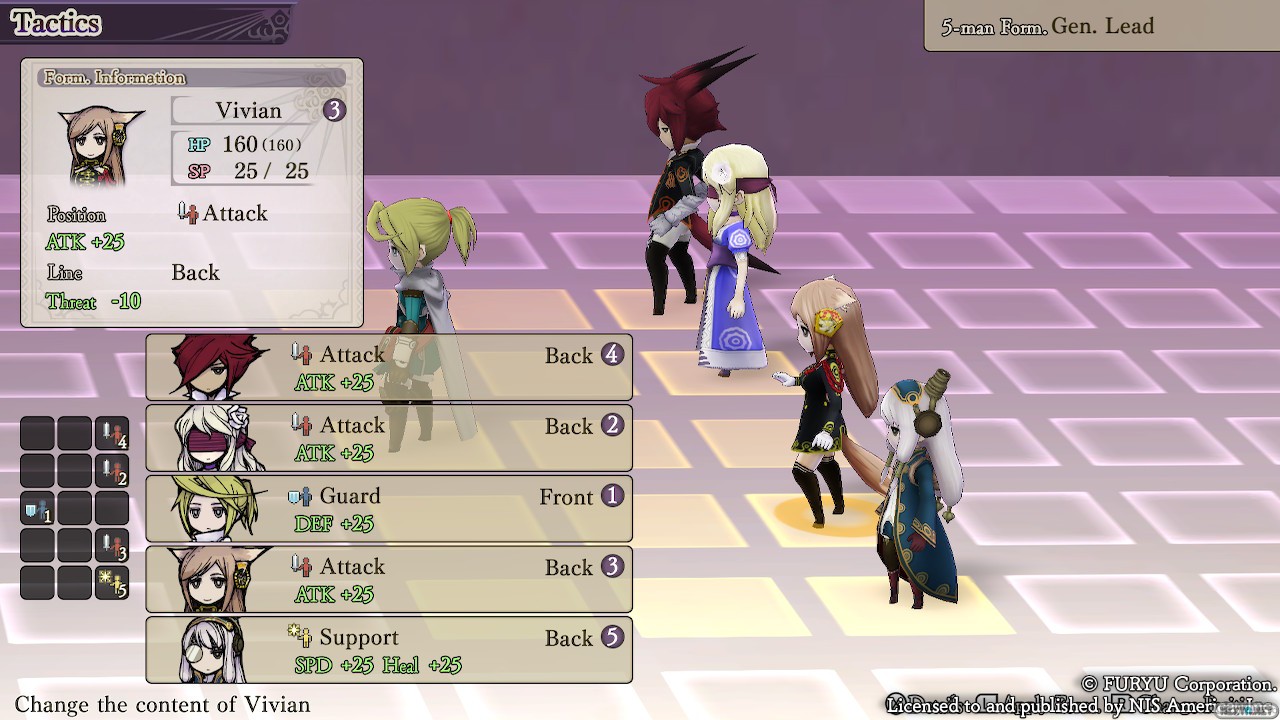Select the Support grid cell marked 5
This screenshot has height=720, width=1280.
(112, 583)
